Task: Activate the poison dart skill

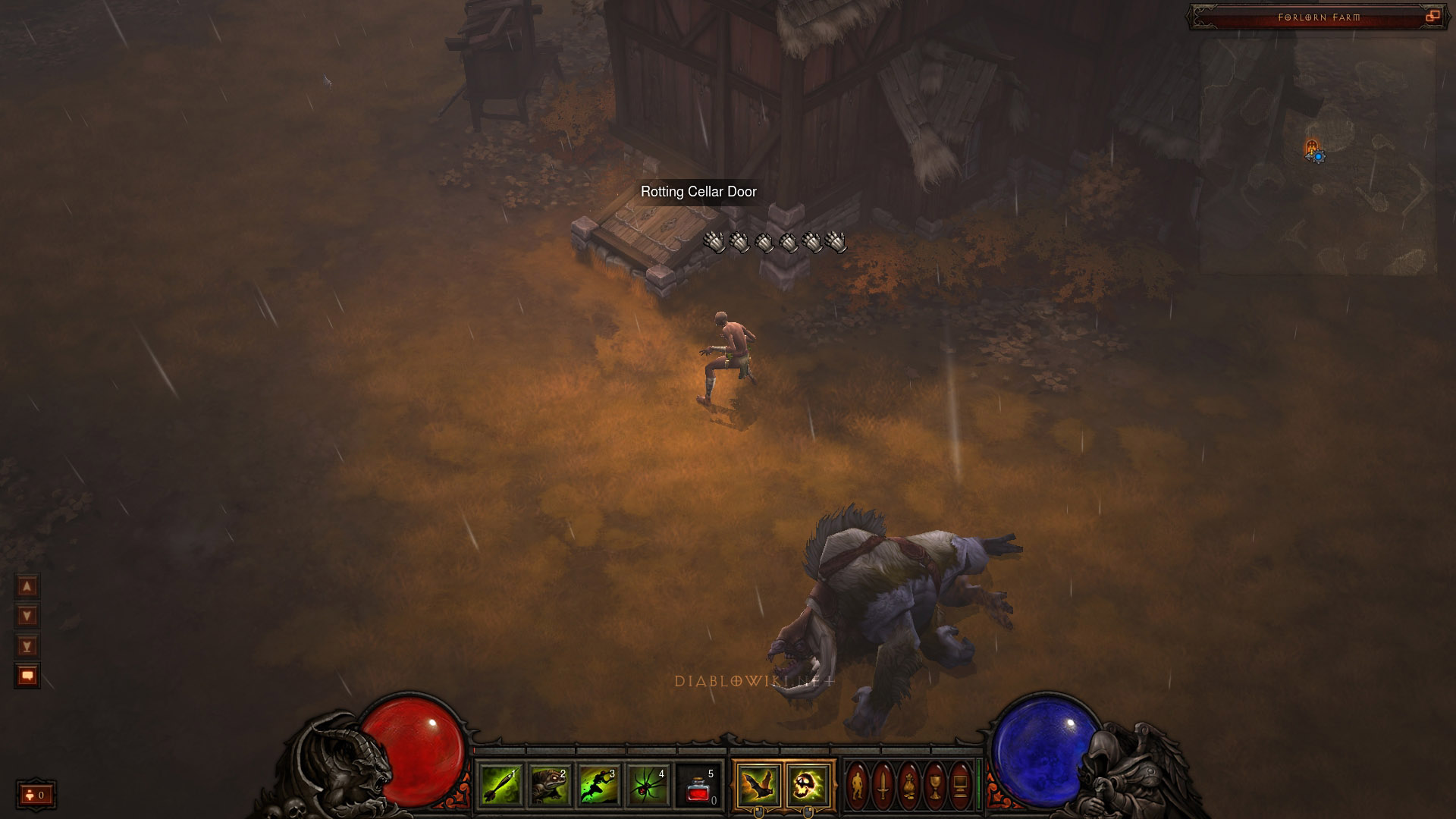Action: [500, 785]
